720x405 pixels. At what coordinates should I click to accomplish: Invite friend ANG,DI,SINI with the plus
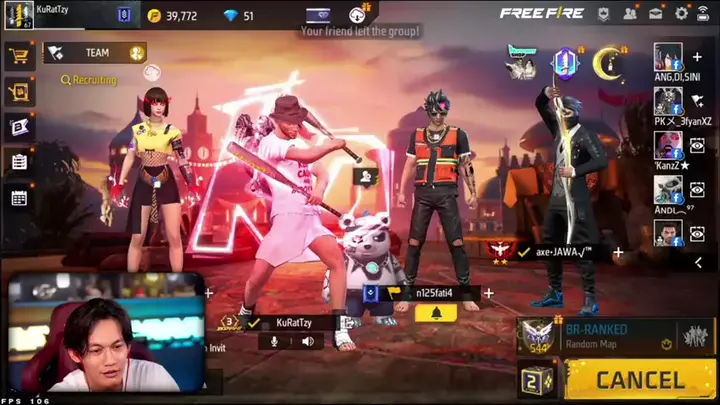point(697,57)
